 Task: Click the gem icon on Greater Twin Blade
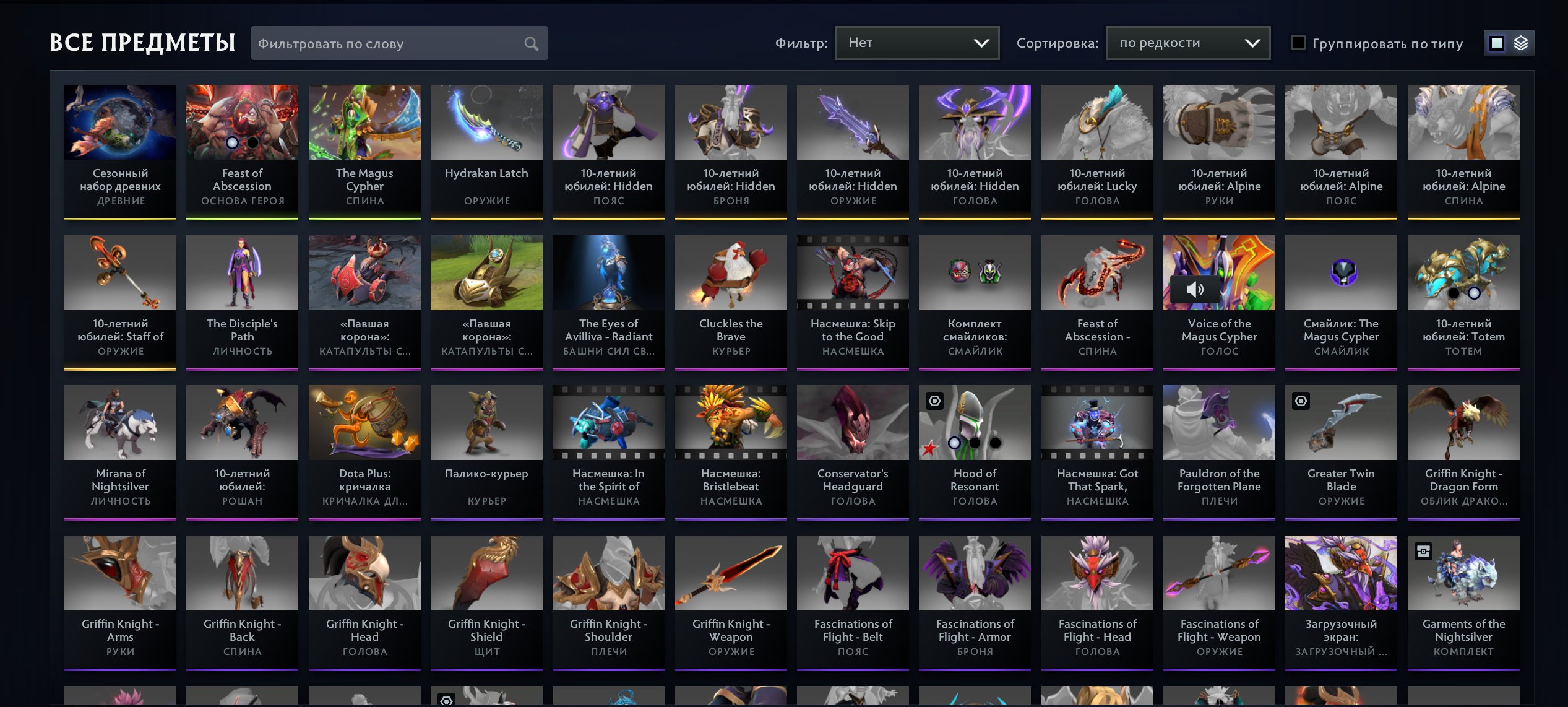click(1301, 401)
